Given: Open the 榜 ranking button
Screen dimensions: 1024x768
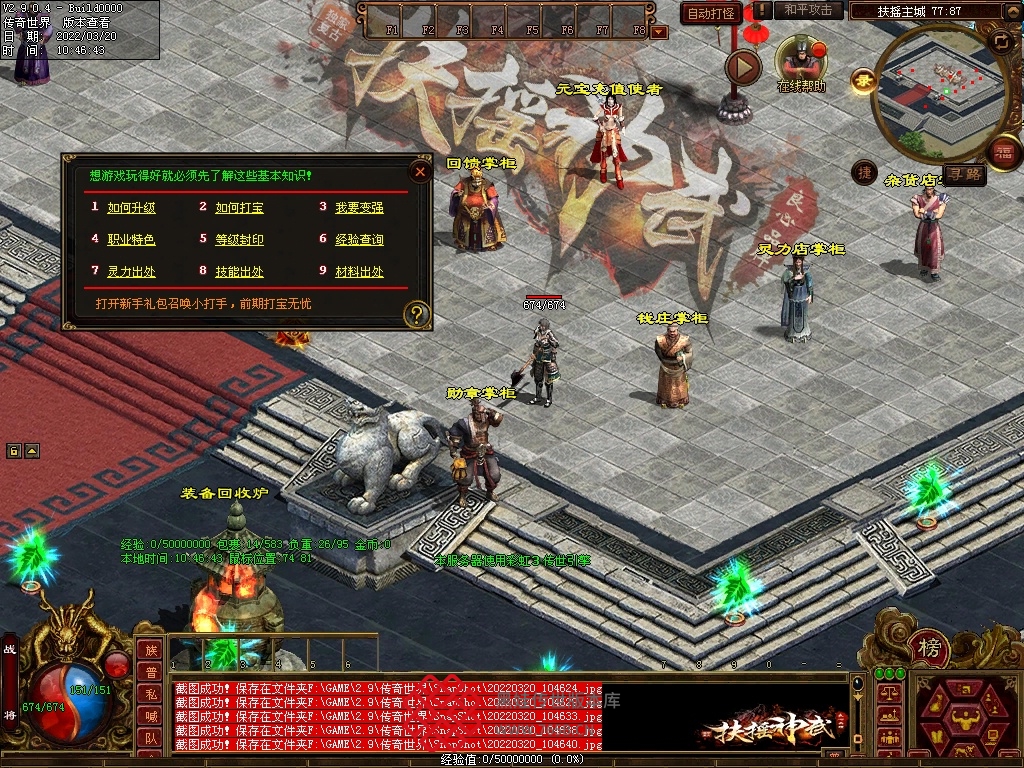Looking at the screenshot, I should tap(929, 650).
